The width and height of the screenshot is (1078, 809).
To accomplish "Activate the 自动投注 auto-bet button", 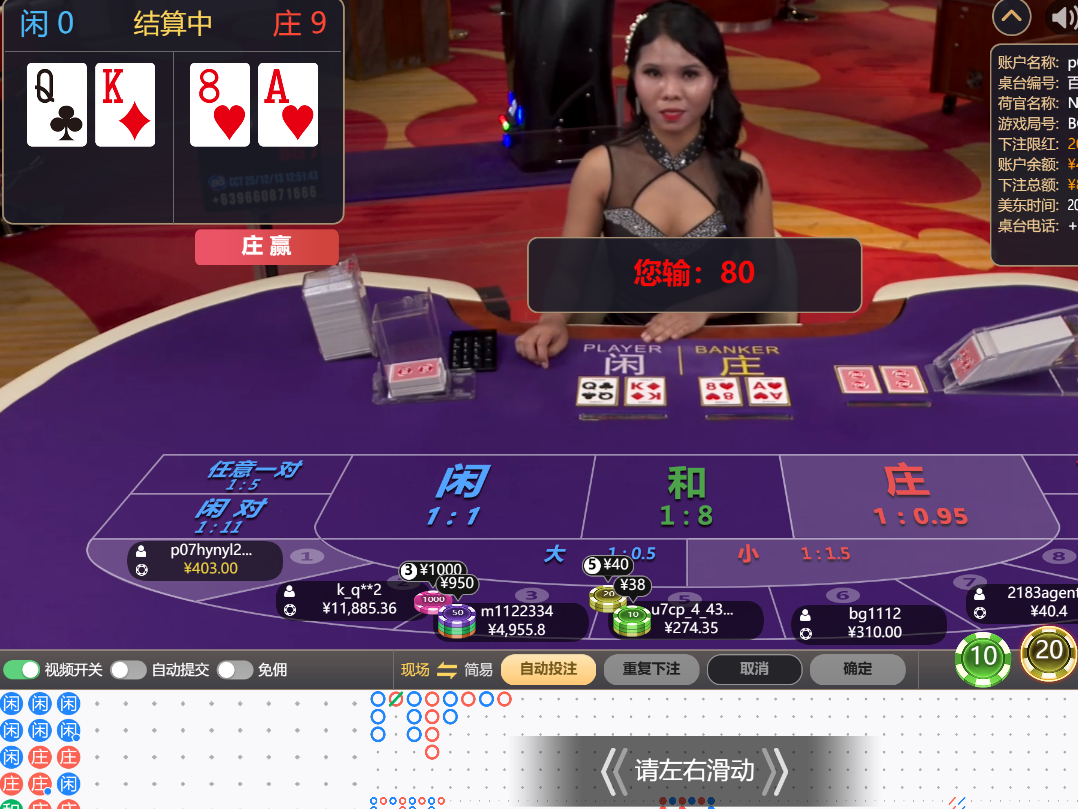I will (548, 669).
